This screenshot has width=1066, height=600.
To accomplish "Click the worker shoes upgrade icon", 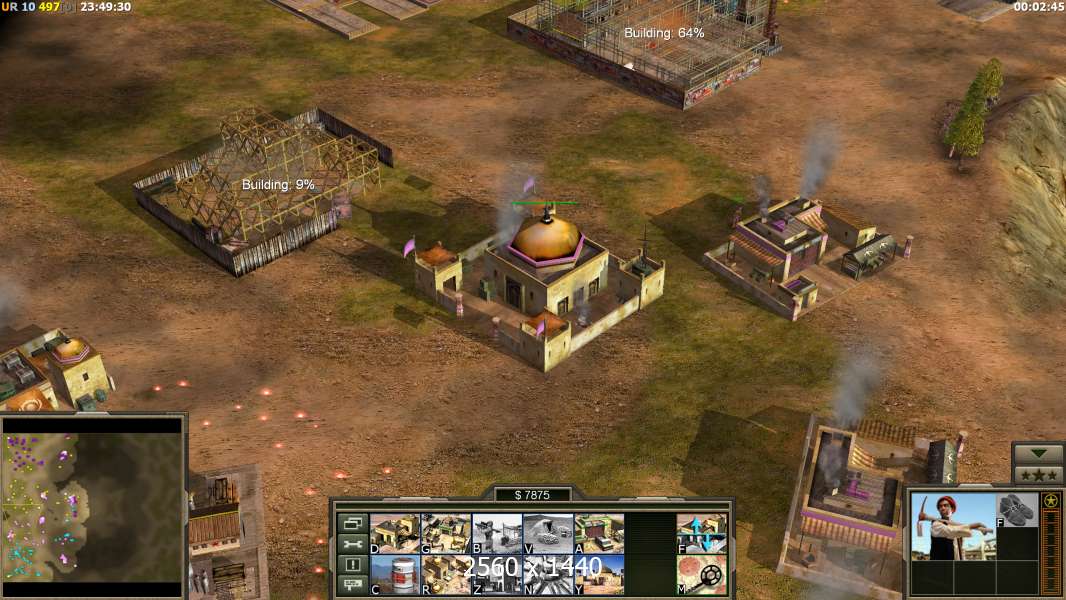I will pyautogui.click(x=1017, y=509).
